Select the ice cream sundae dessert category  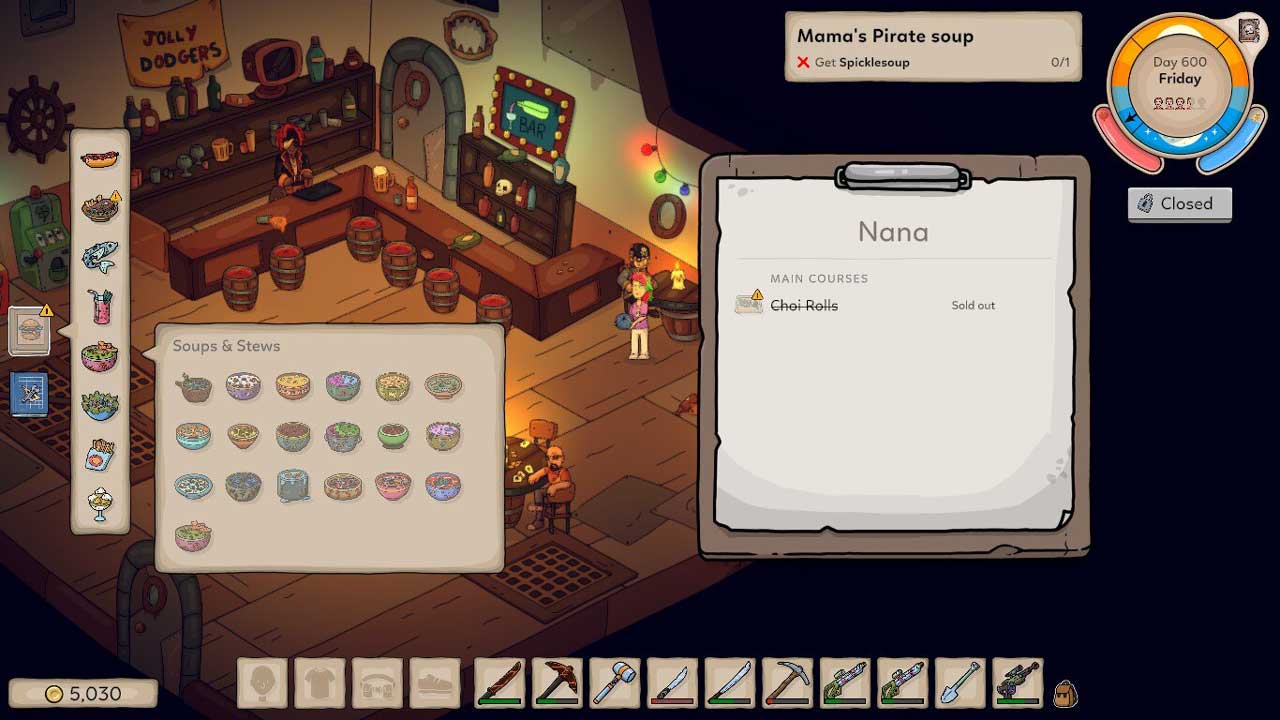100,503
